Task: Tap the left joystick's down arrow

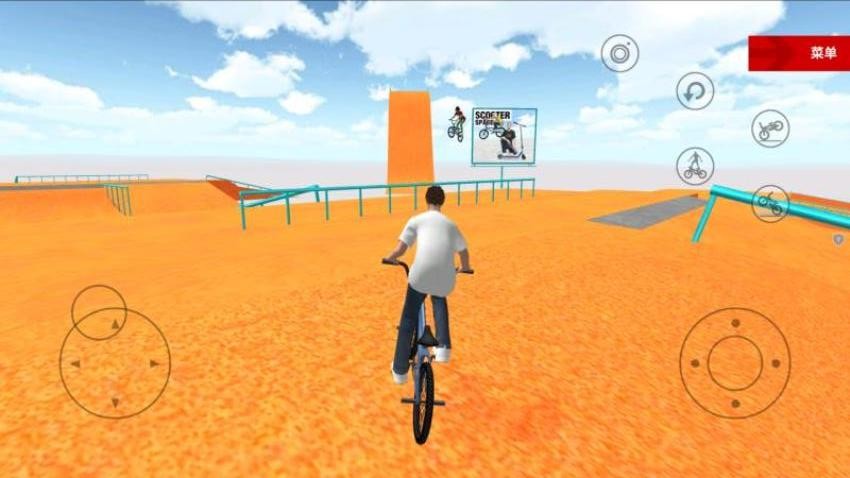Action: pyautogui.click(x=115, y=402)
